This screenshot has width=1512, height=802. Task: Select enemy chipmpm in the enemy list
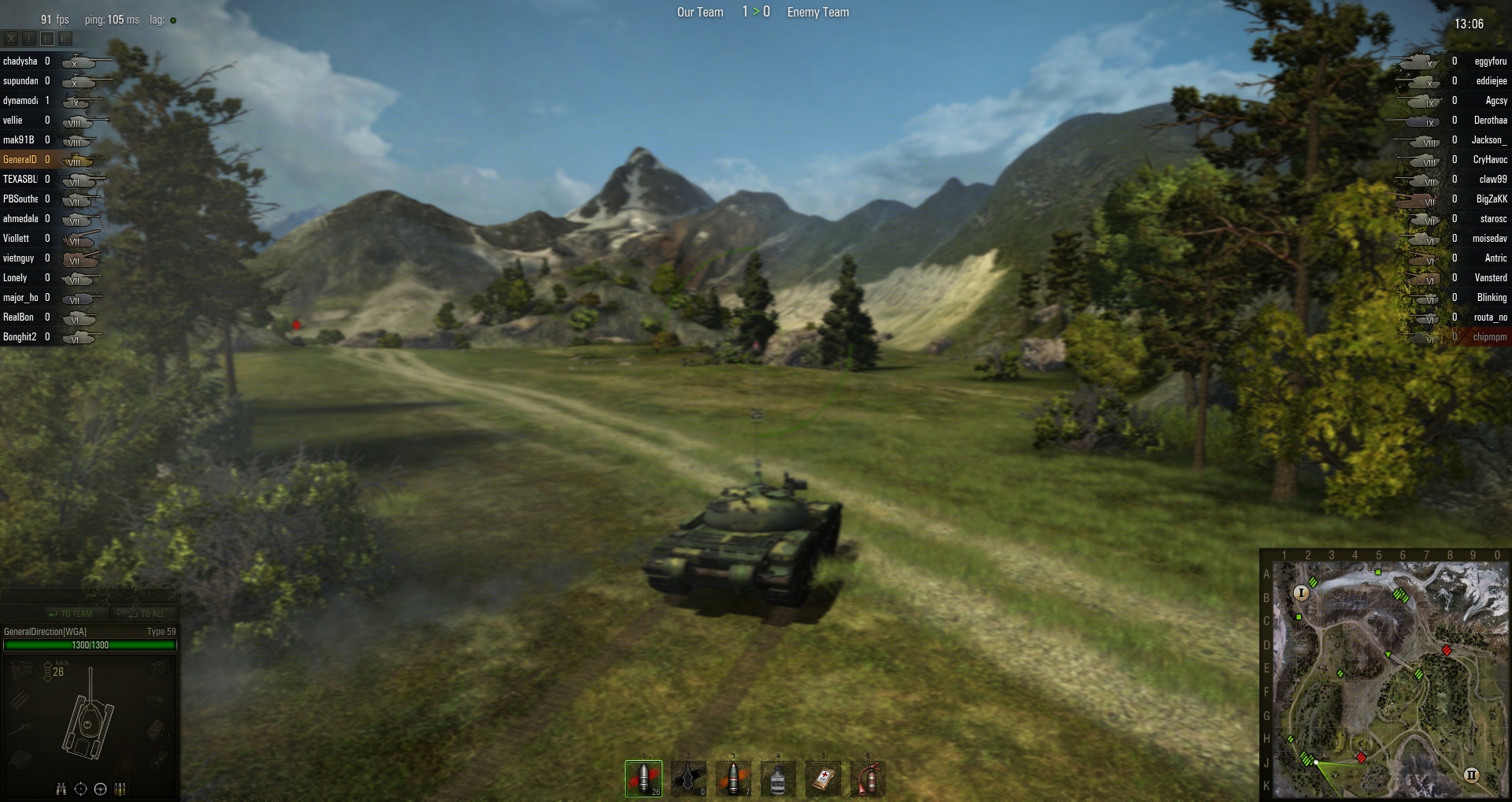(x=1489, y=337)
